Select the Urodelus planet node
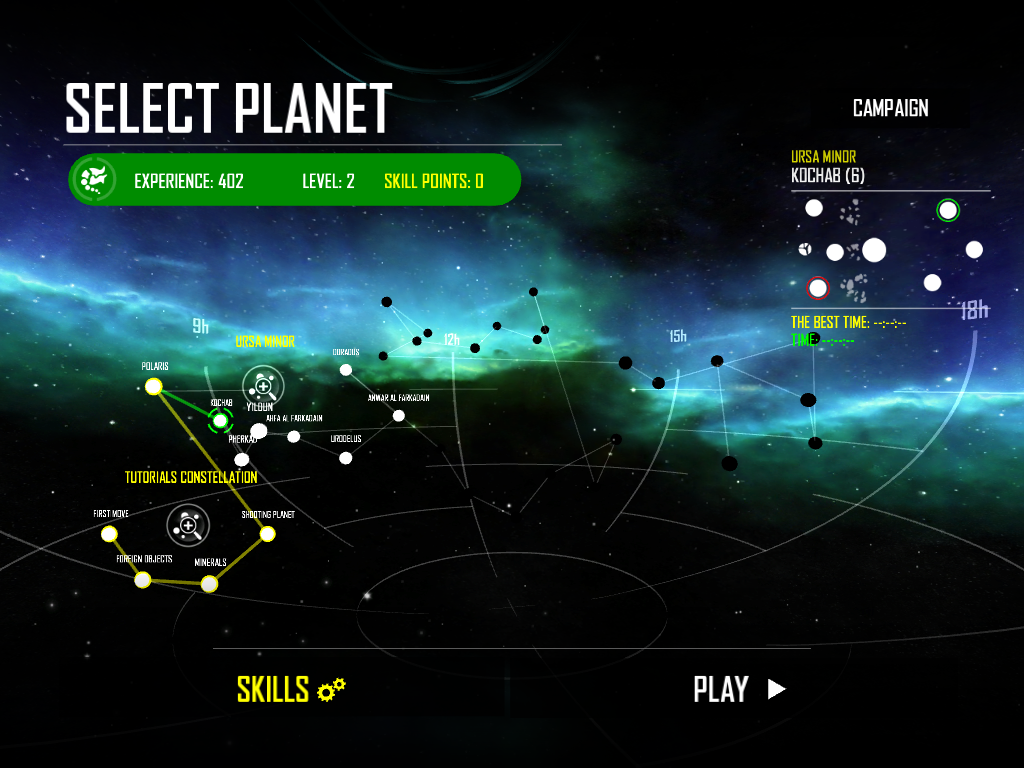 pos(346,458)
